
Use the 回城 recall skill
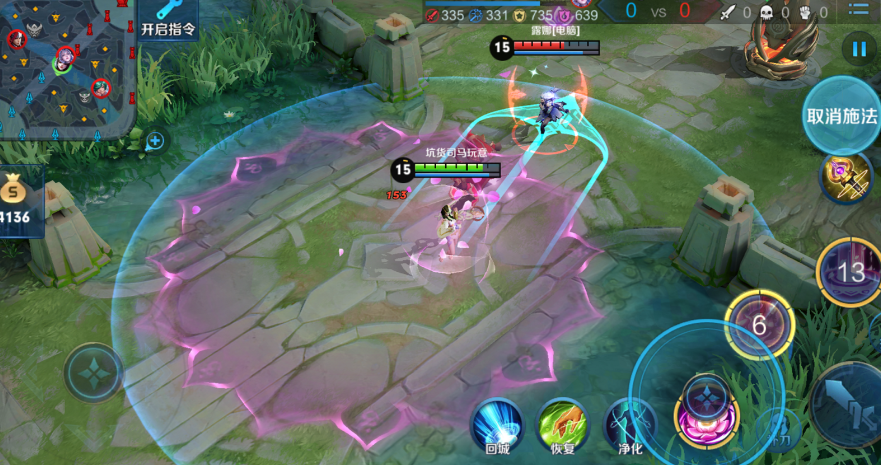pyautogui.click(x=497, y=424)
